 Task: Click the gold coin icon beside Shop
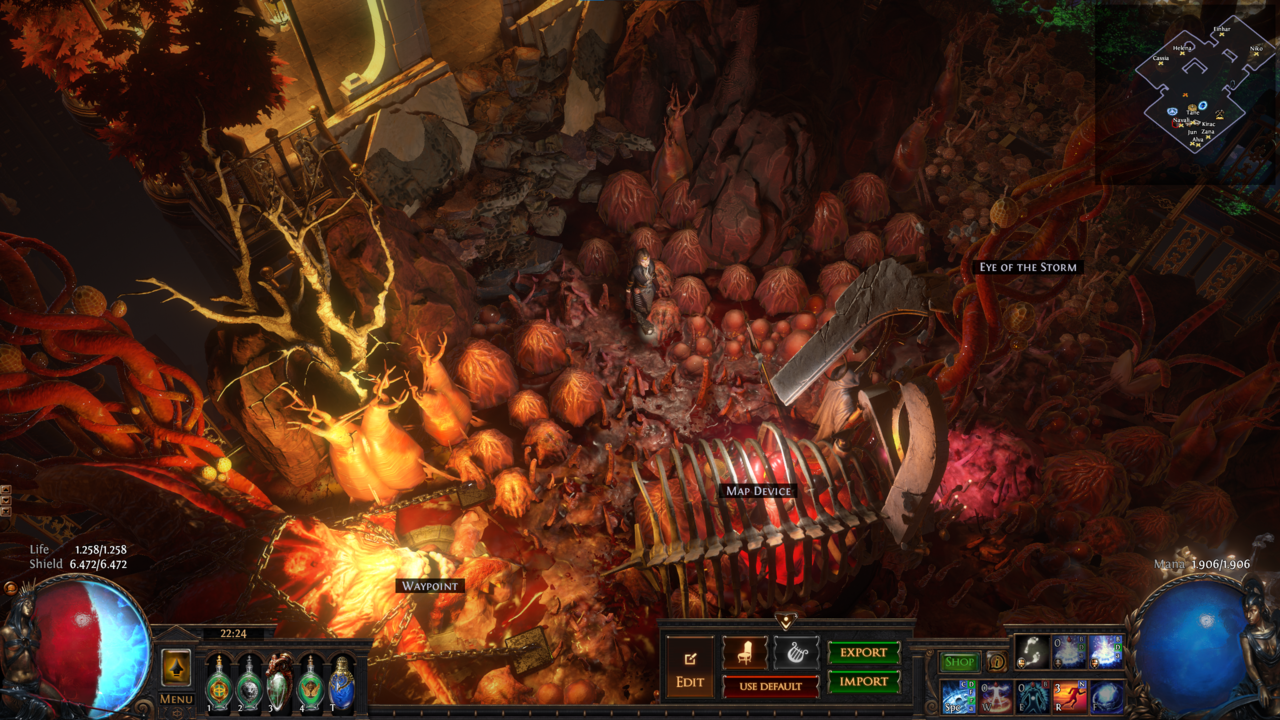pos(996,662)
